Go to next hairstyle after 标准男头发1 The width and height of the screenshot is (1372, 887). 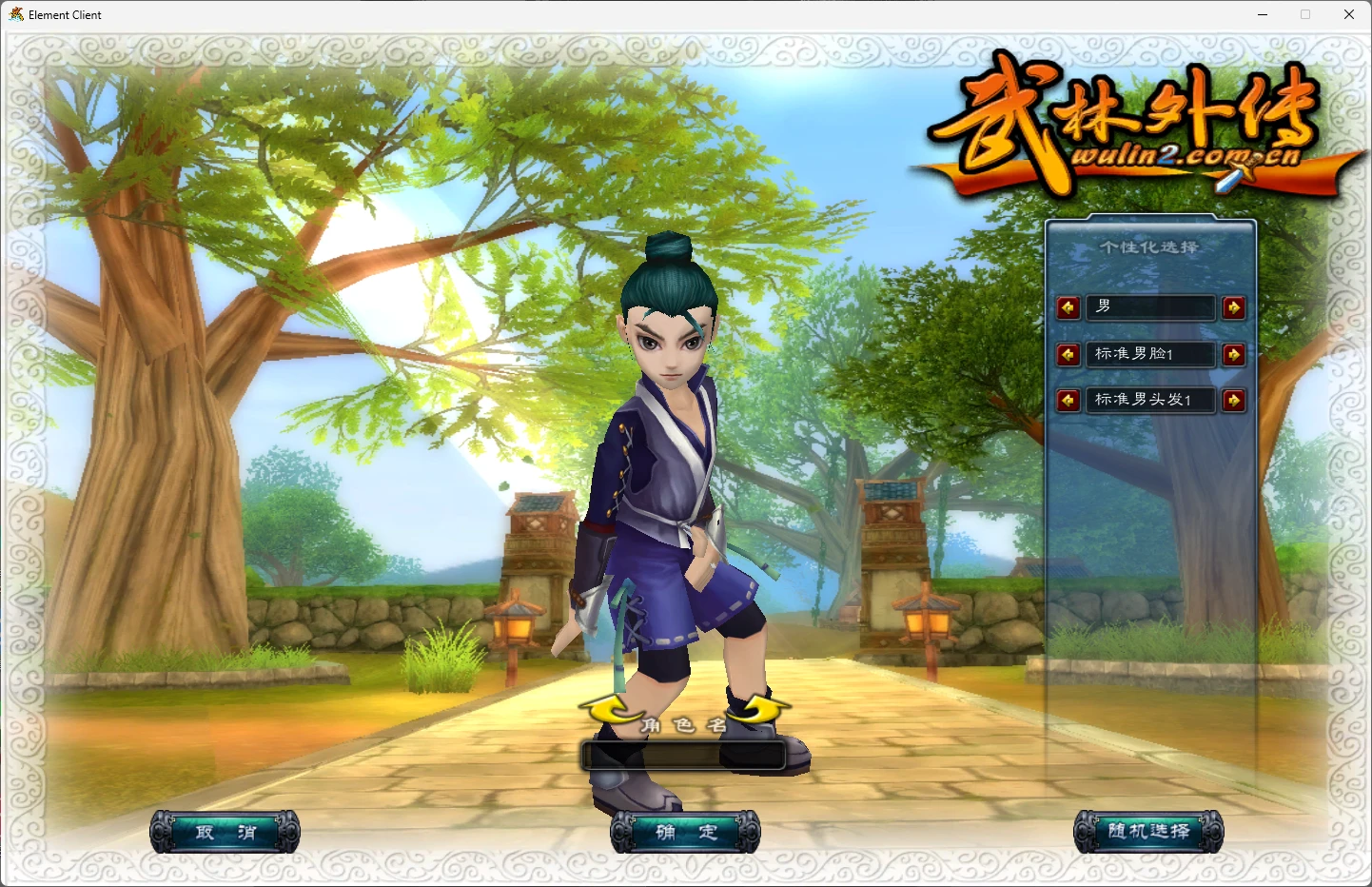1234,401
